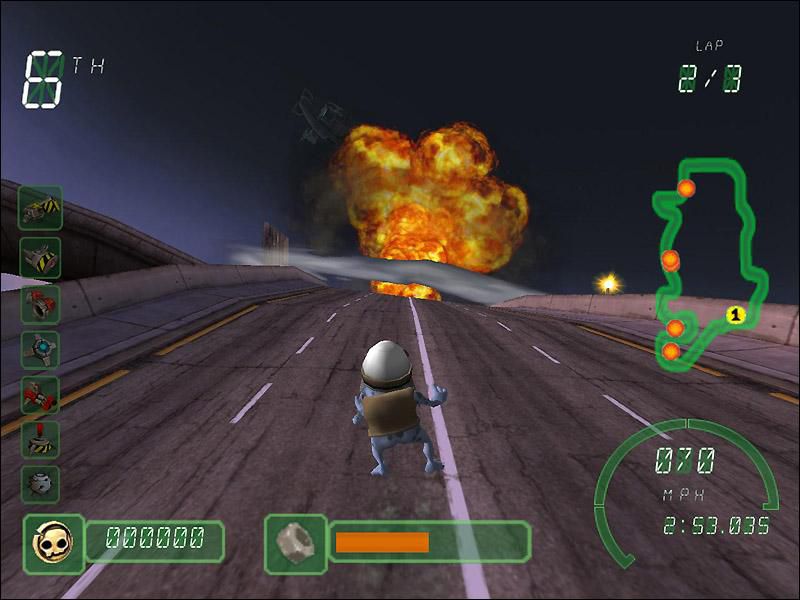Choose the red-knob plunger detonator weapon
The image size is (800, 600).
pyautogui.click(x=41, y=439)
